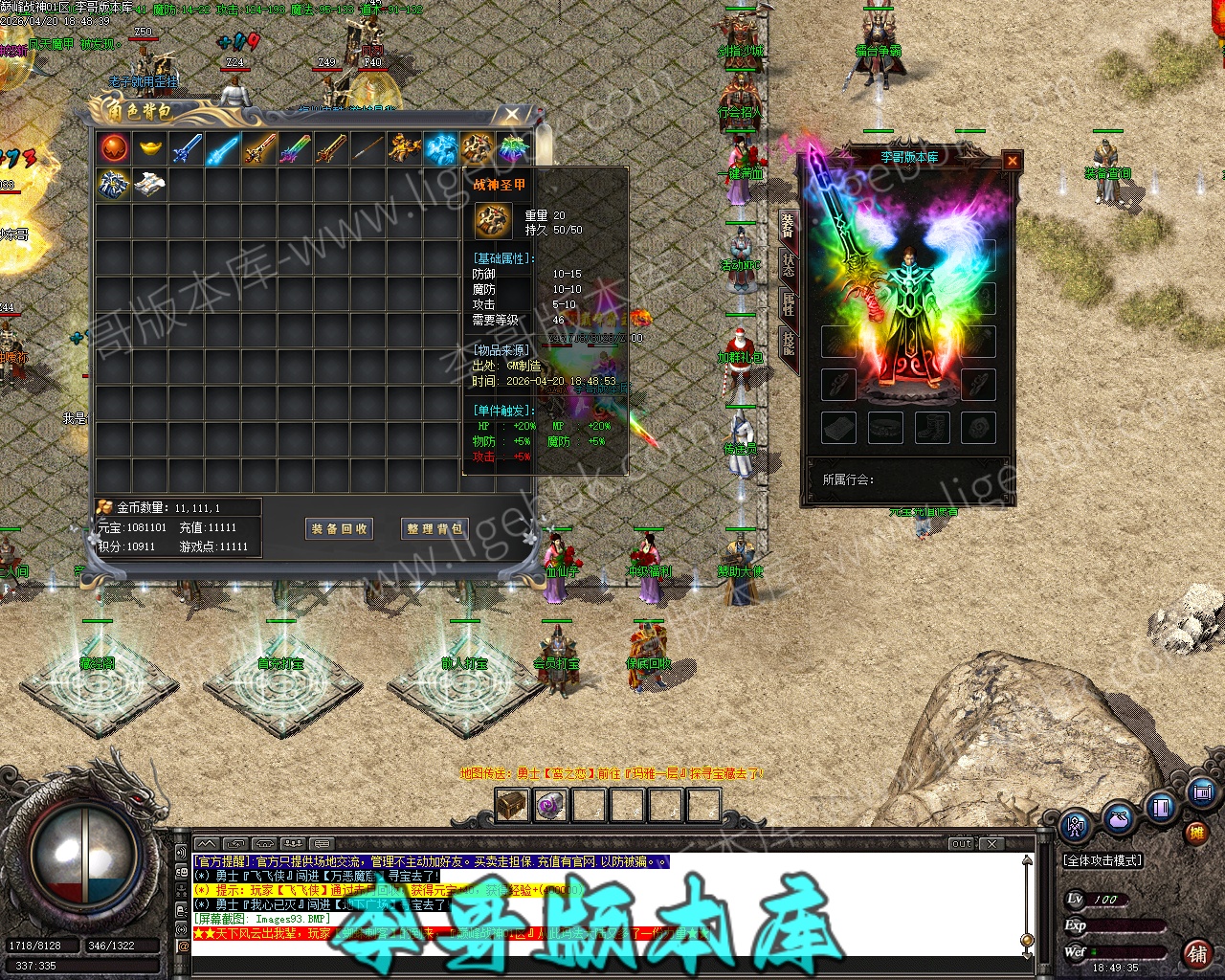
Task: Switch to the 状态 status tab
Action: point(789,261)
